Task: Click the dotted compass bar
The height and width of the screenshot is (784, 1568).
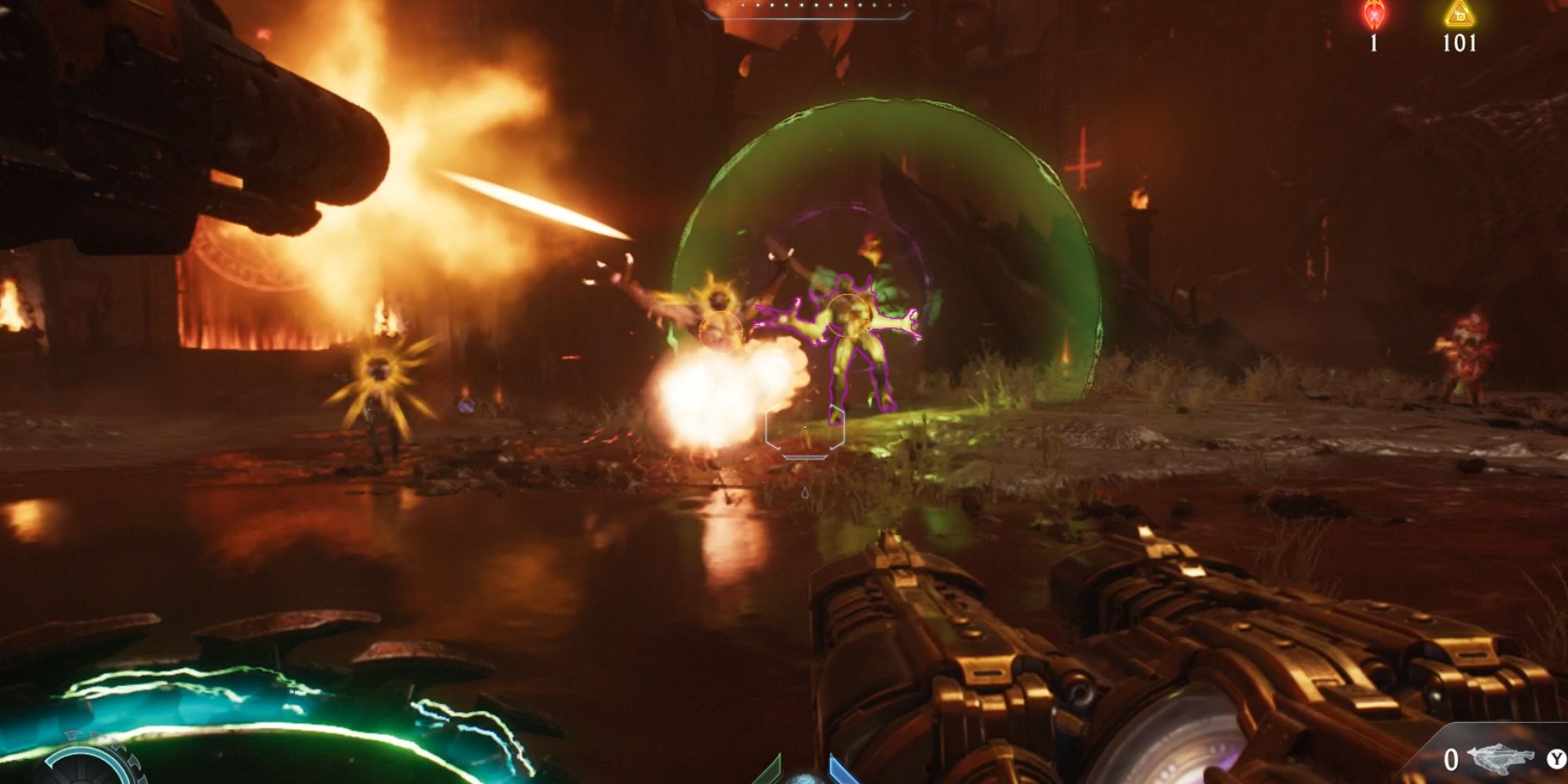Action: (807, 8)
